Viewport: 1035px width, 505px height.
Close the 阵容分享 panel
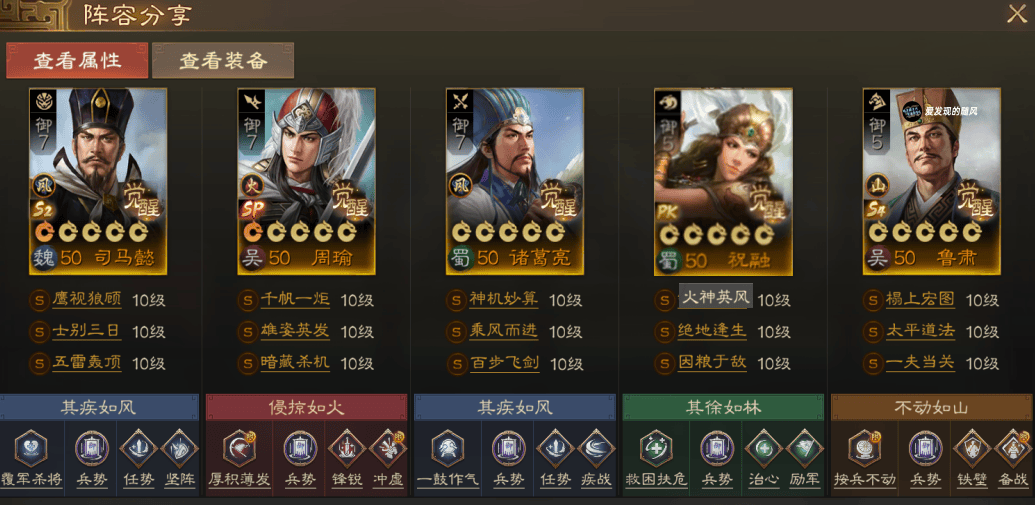click(1015, 15)
